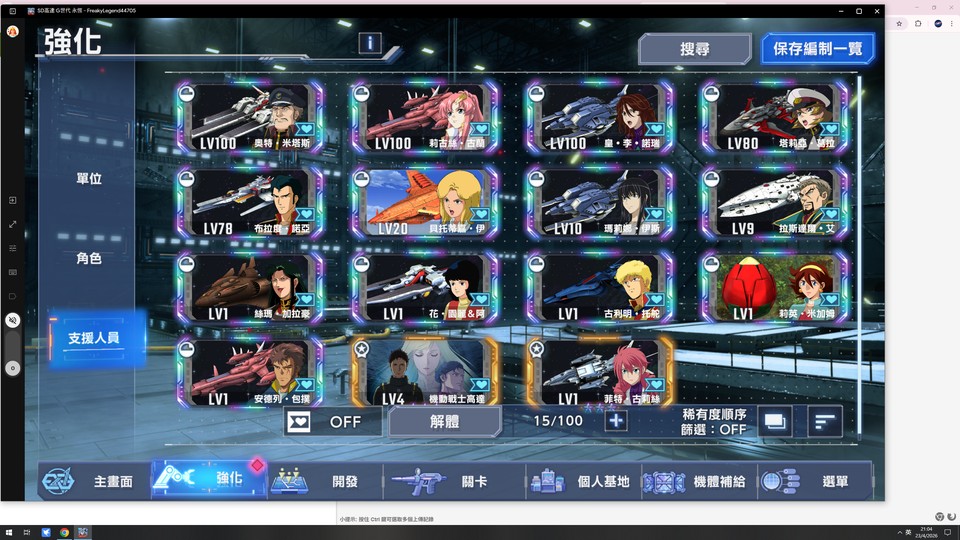This screenshot has width=960, height=540.
Task: Select the 支援人員 support staff tab
Action: point(93,338)
